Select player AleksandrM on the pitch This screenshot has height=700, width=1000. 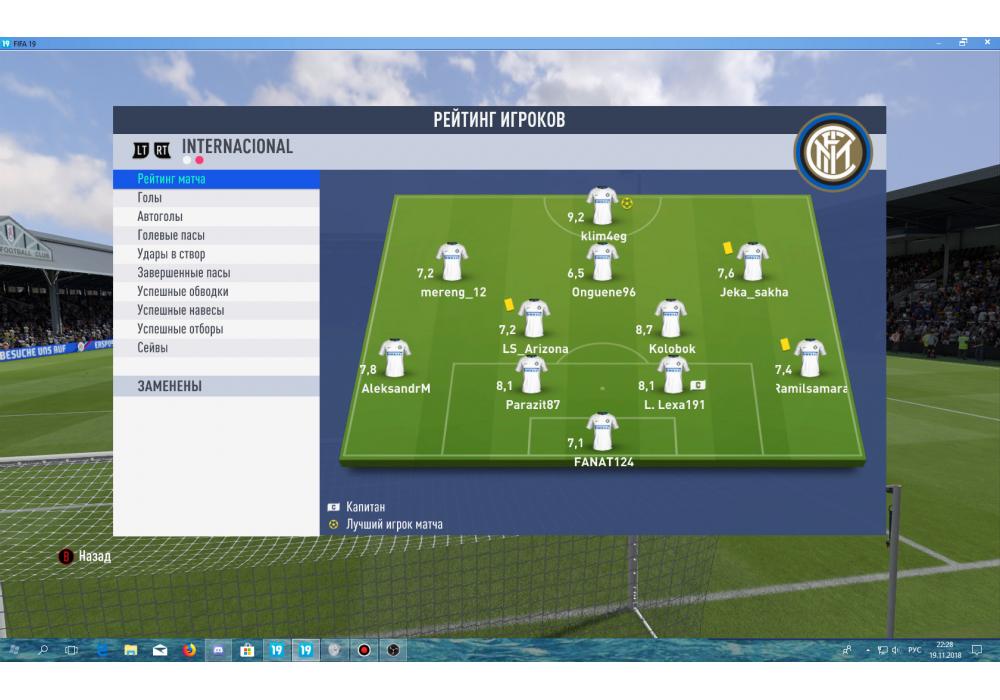395,360
